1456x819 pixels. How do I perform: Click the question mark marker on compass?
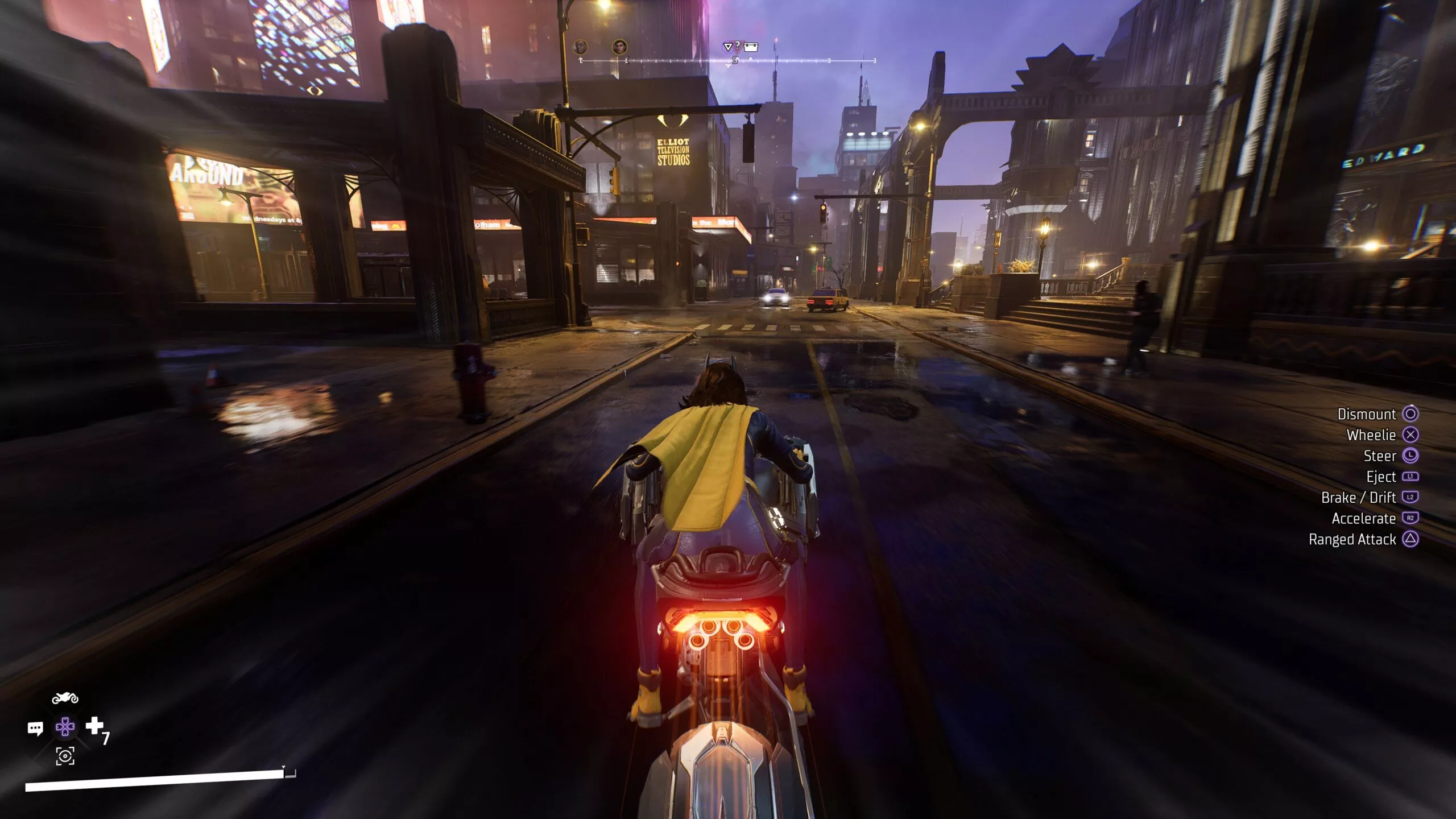click(x=738, y=45)
